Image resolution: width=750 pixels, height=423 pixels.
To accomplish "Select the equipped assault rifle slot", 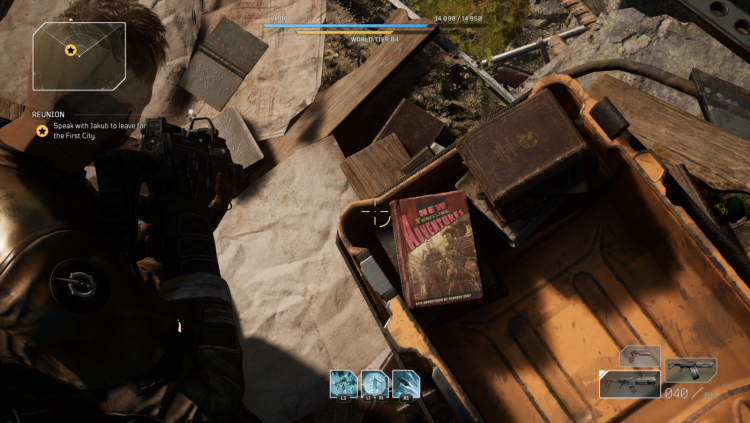I will [630, 384].
